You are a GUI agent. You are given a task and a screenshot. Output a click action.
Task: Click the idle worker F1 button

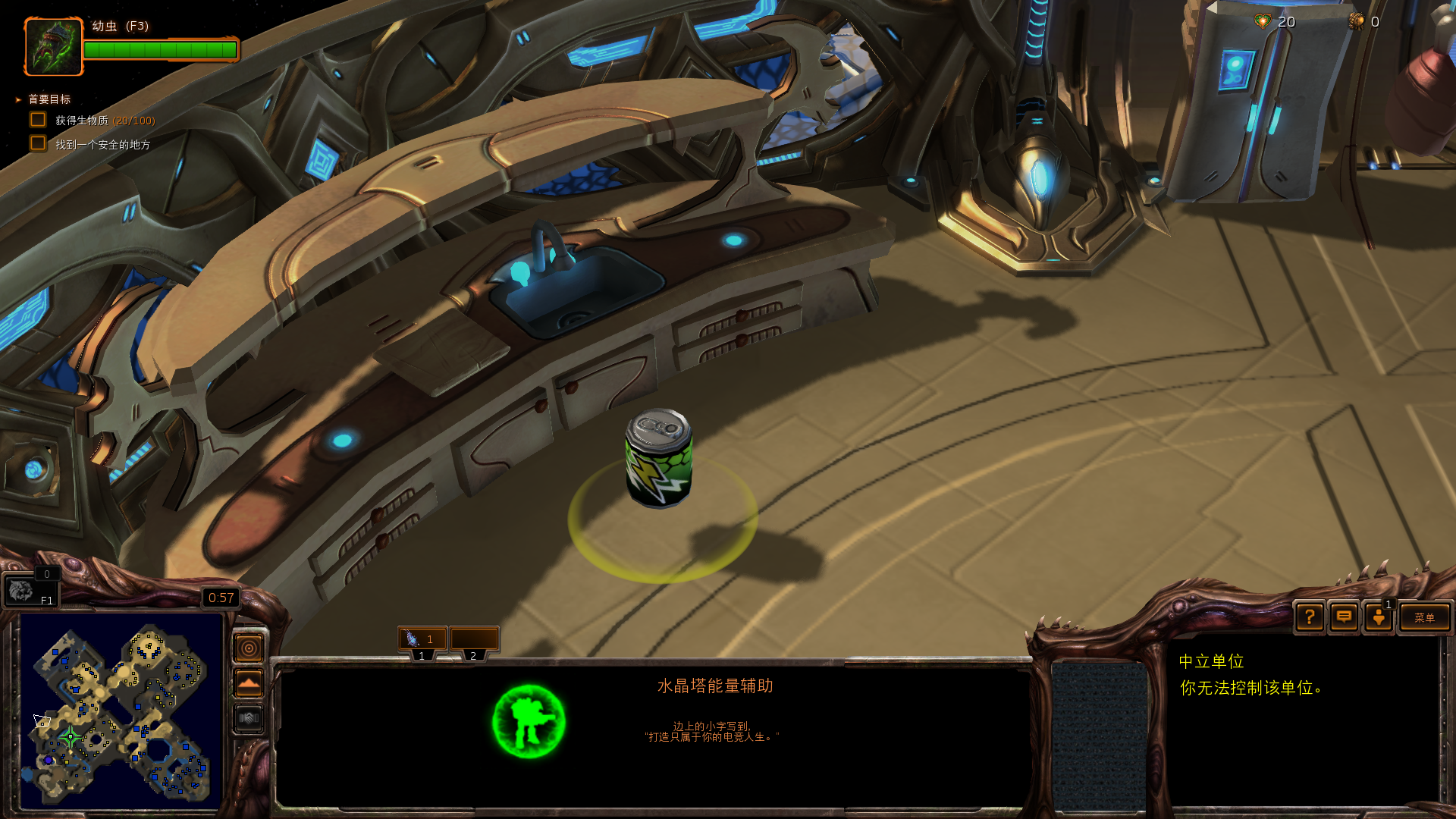point(30,590)
